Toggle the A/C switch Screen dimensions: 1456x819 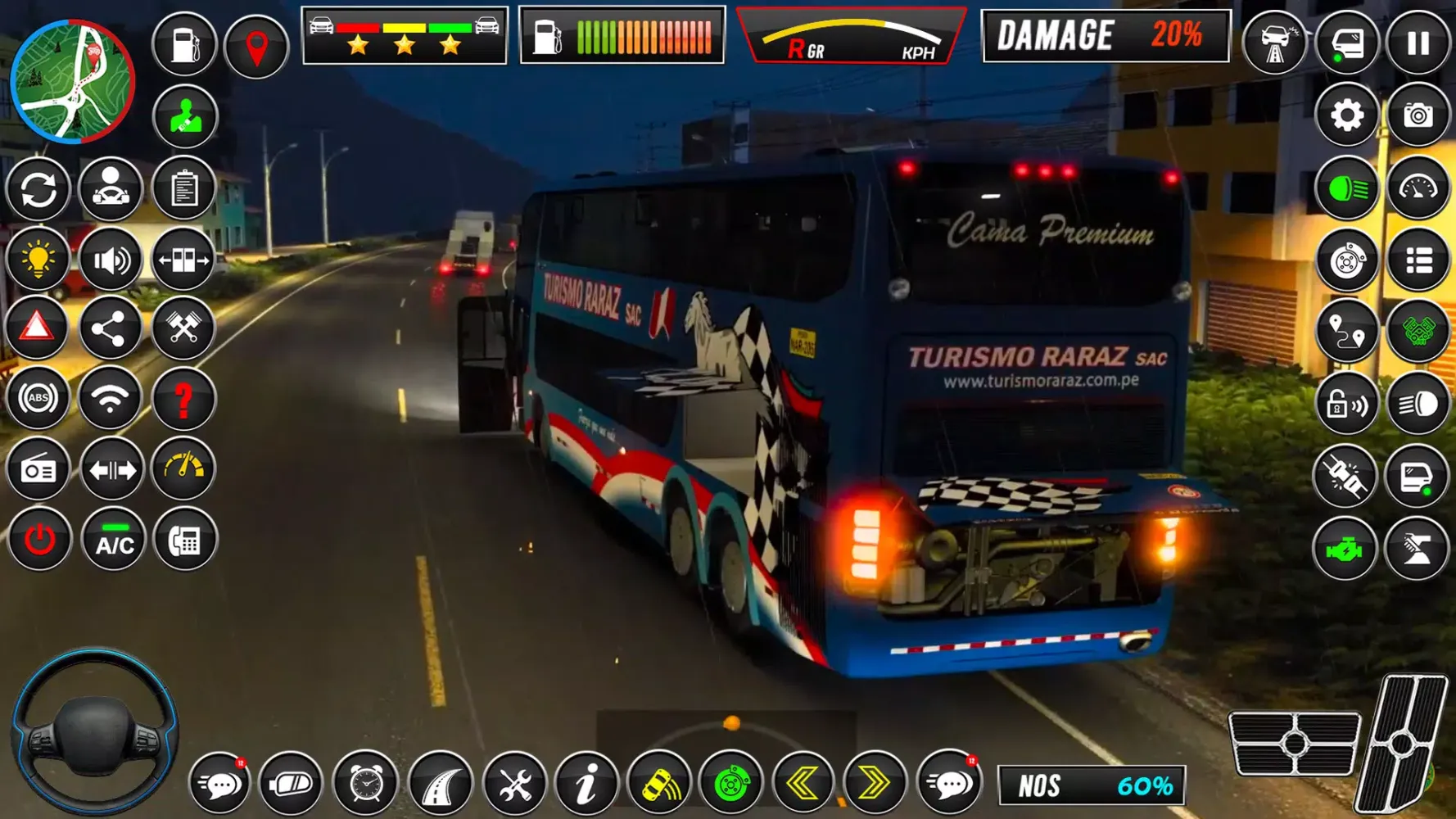tap(113, 539)
